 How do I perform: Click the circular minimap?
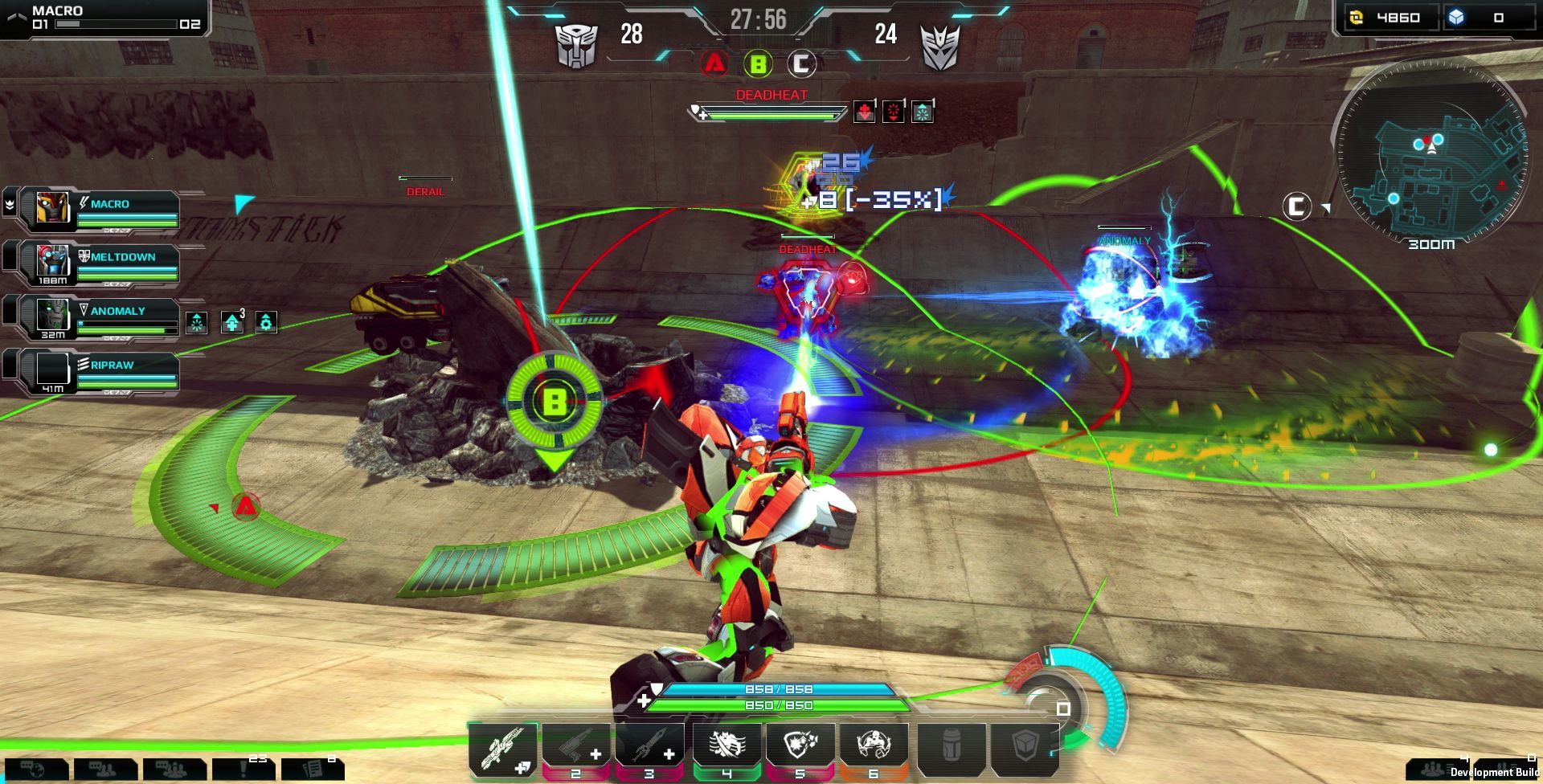click(1430, 153)
